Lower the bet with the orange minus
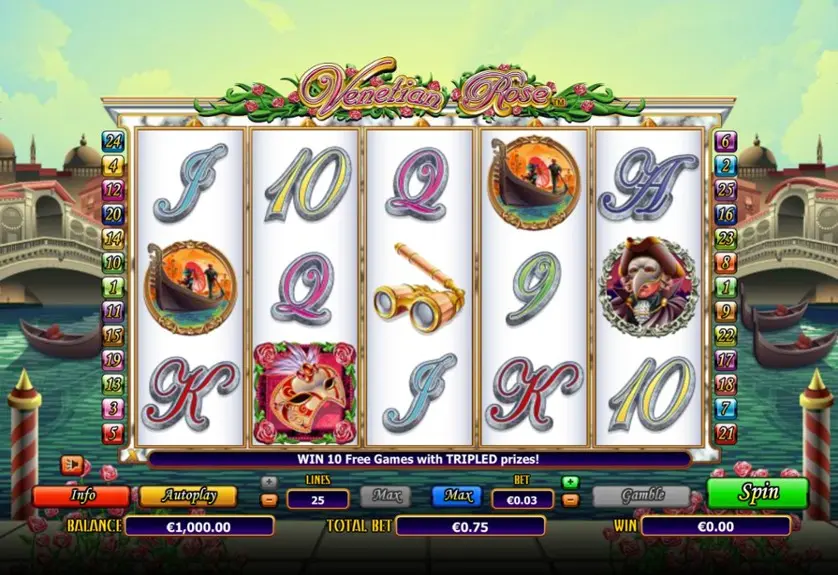The width and height of the screenshot is (838, 575). pyautogui.click(x=570, y=499)
